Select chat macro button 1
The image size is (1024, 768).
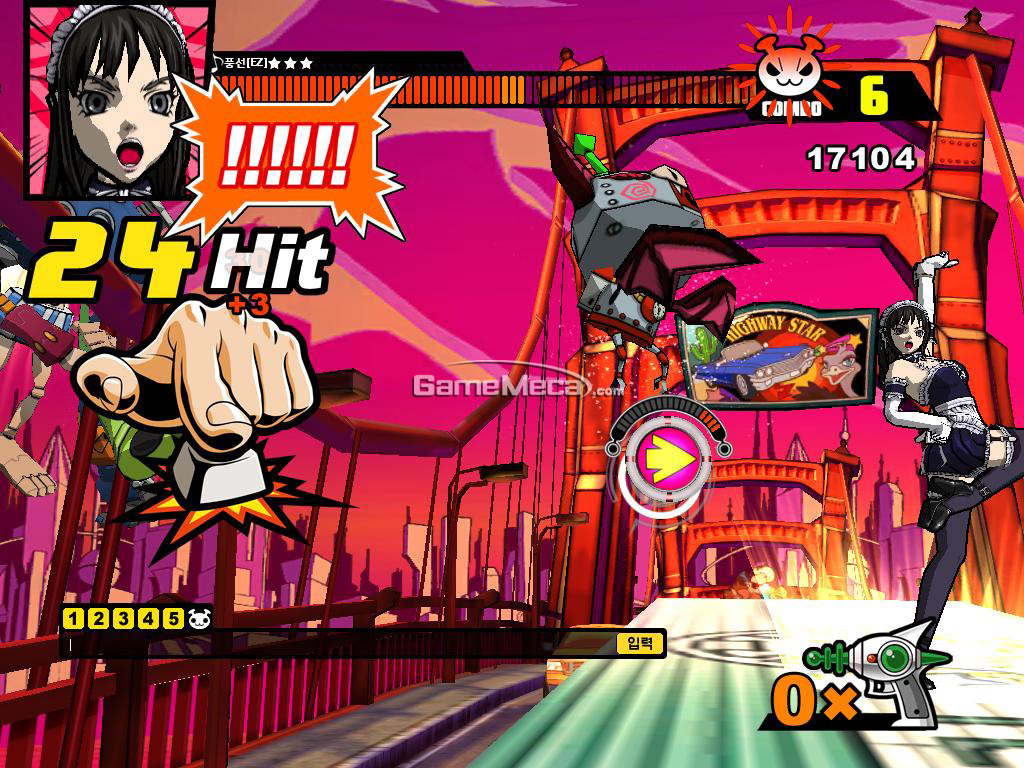73,618
